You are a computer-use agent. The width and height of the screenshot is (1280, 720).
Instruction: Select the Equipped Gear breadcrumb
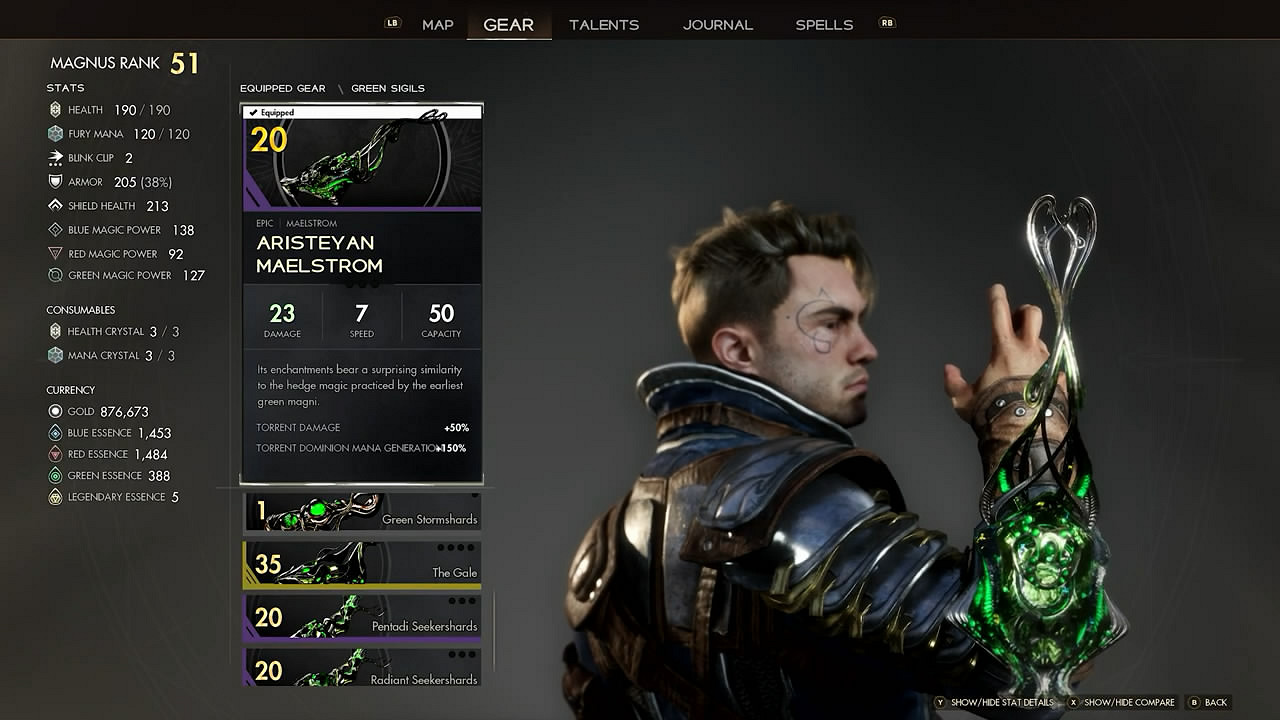[282, 88]
